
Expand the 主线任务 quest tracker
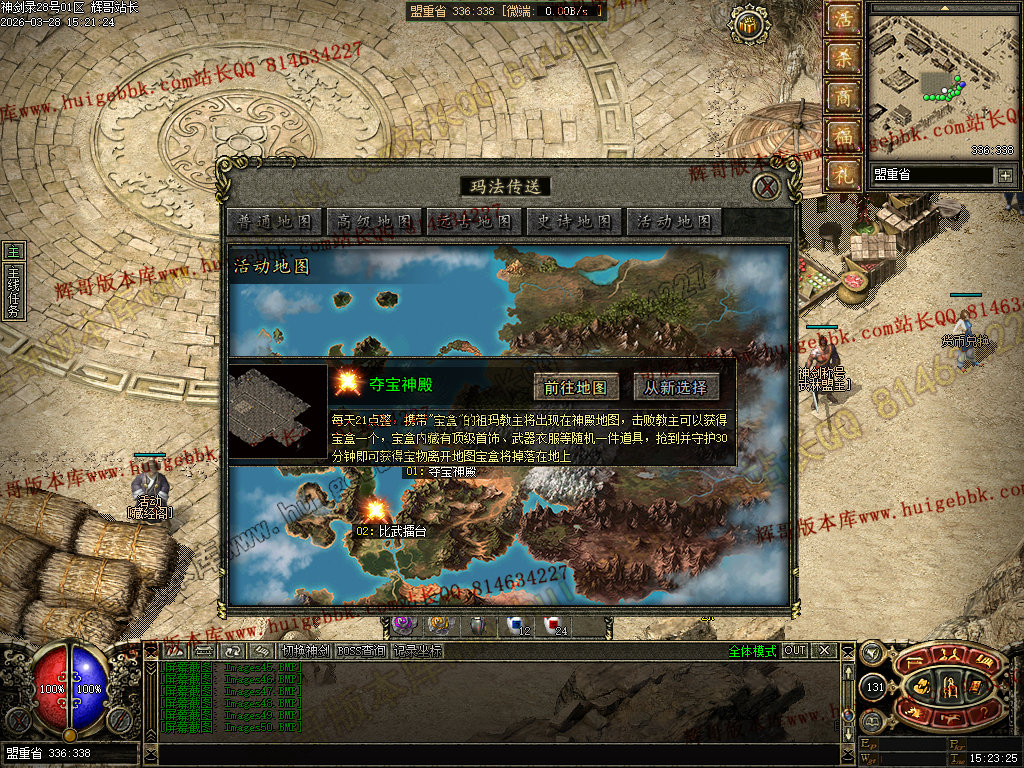click(x=13, y=290)
